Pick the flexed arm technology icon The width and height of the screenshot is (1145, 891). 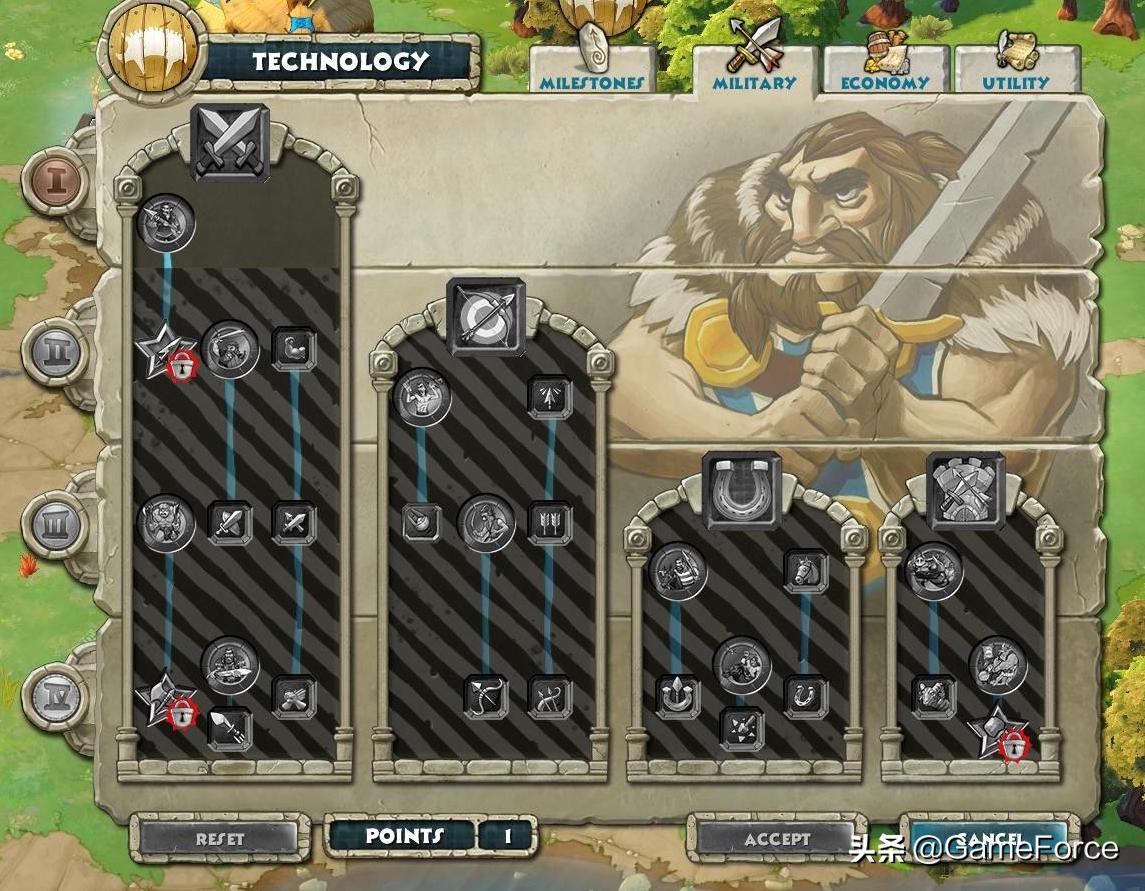294,350
